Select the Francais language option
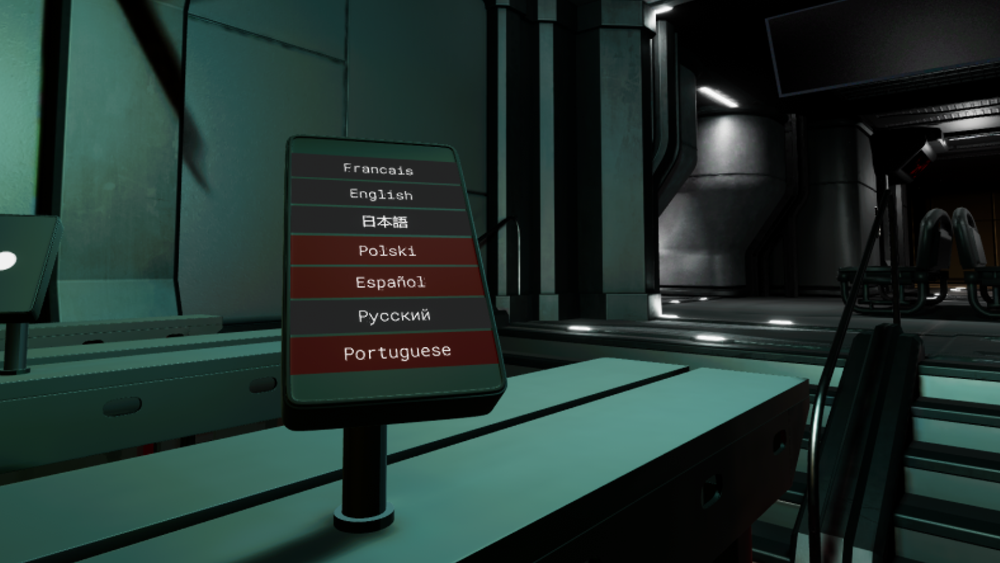1000x563 pixels. tap(377, 169)
